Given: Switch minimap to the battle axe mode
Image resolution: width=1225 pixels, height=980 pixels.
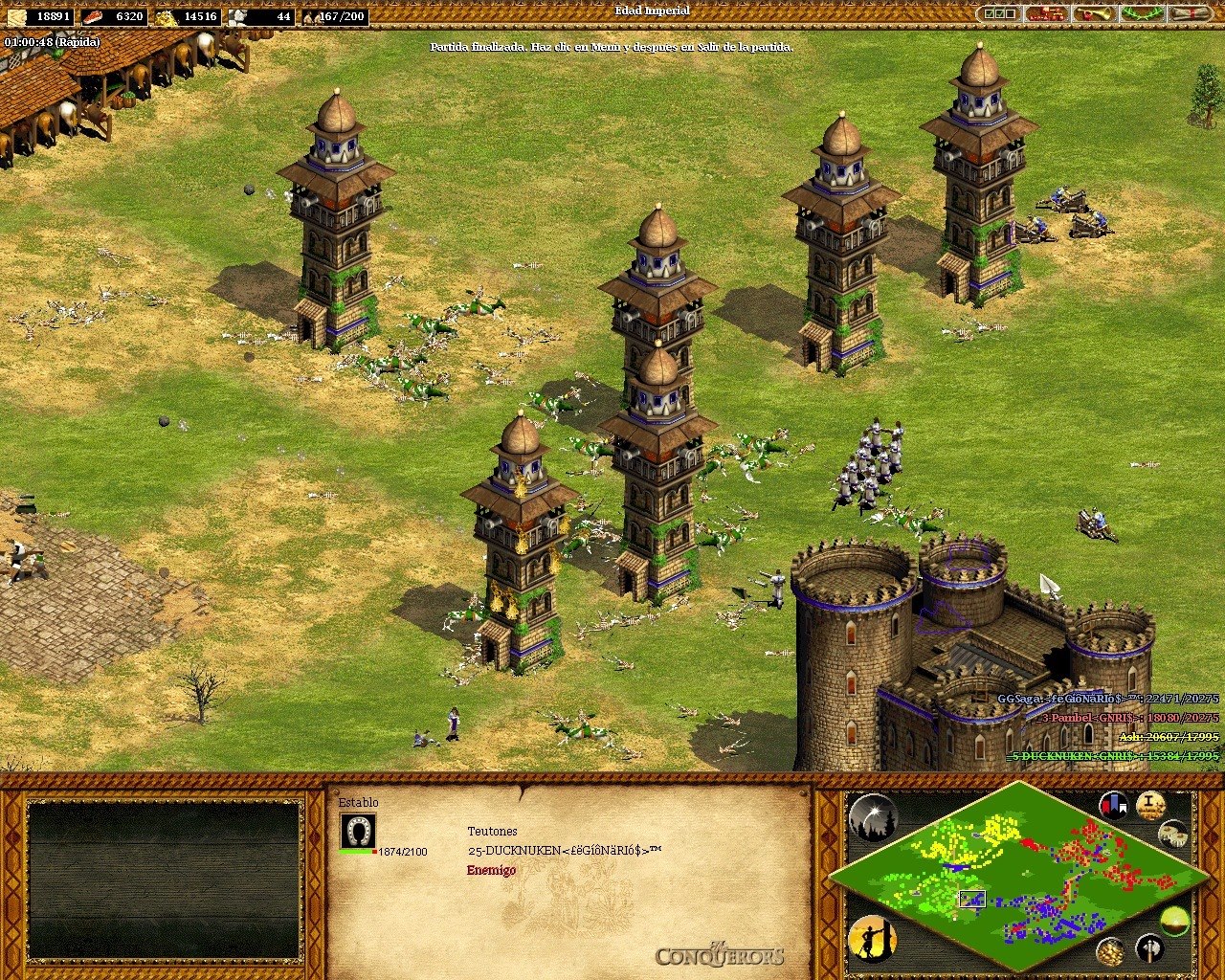Looking at the screenshot, I should tap(1150, 948).
